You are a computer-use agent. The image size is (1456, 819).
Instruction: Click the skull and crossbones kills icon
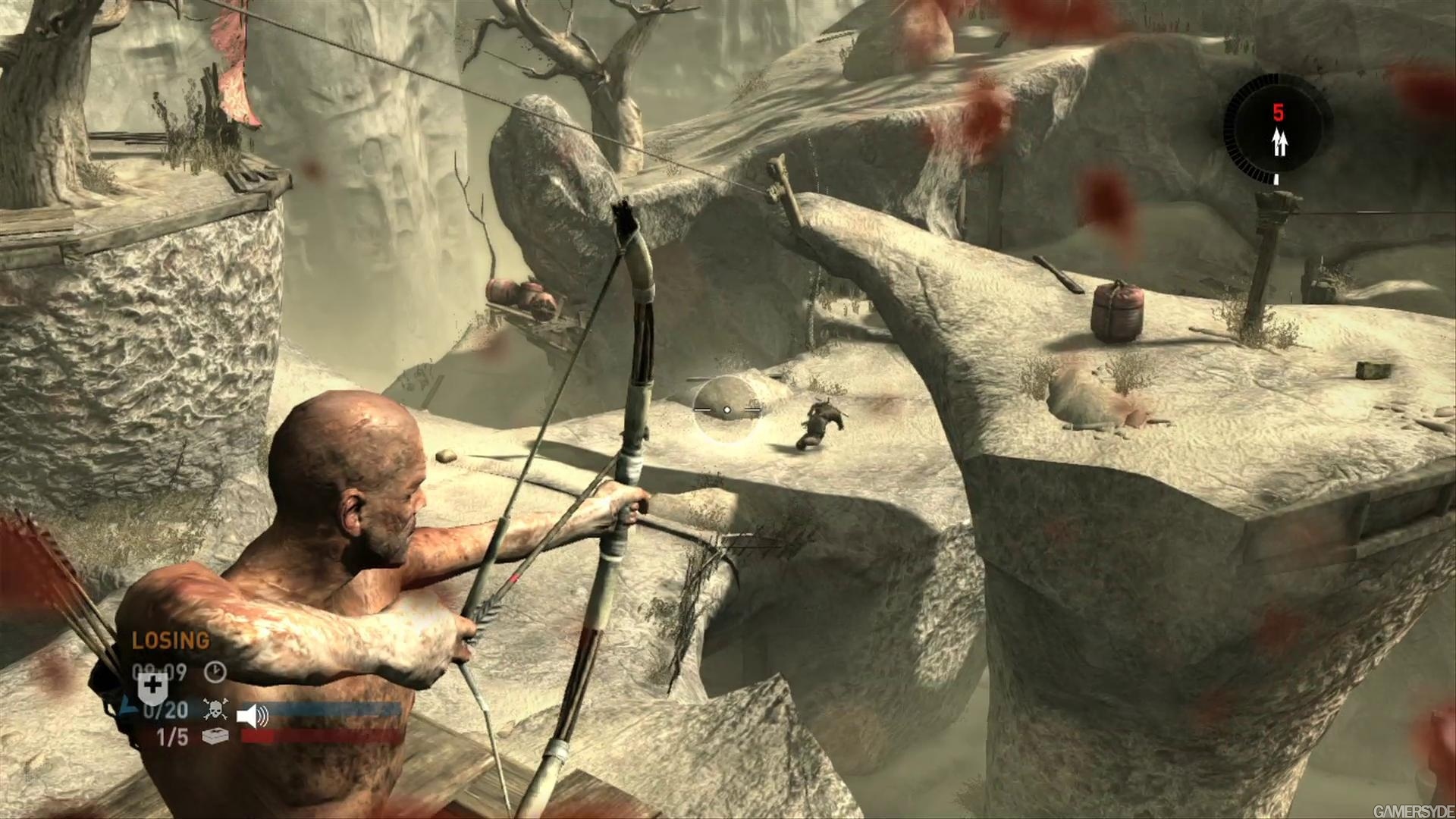[215, 710]
